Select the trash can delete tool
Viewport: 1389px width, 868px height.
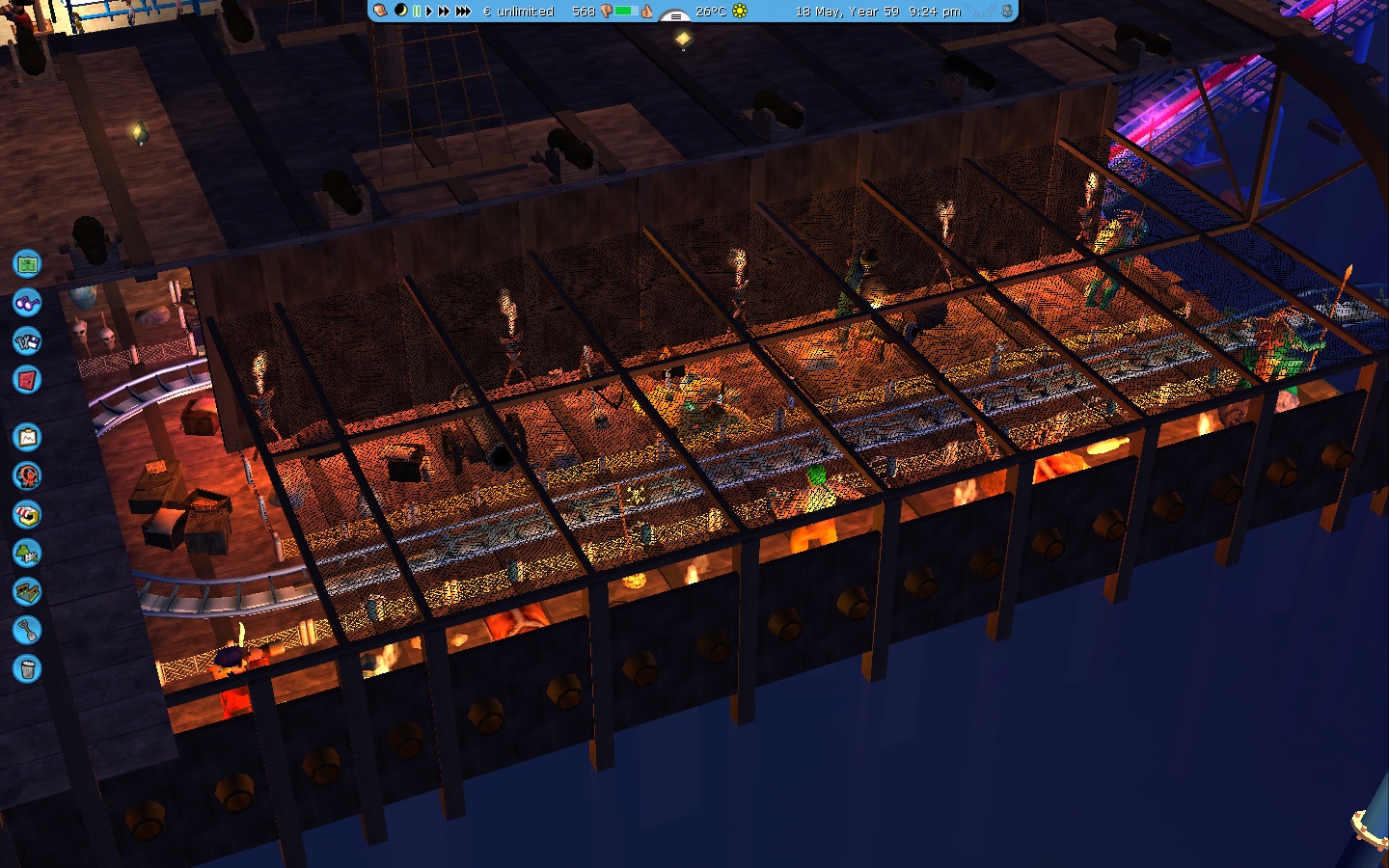pos(27,668)
